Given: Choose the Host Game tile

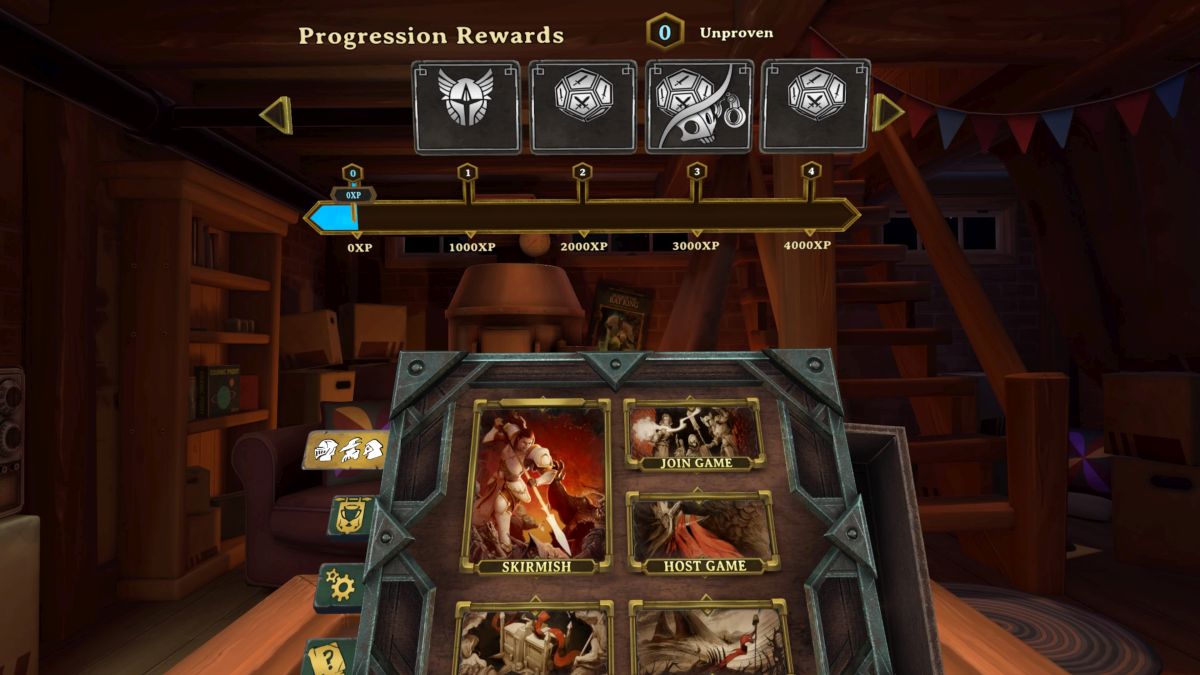Looking at the screenshot, I should pos(703,533).
